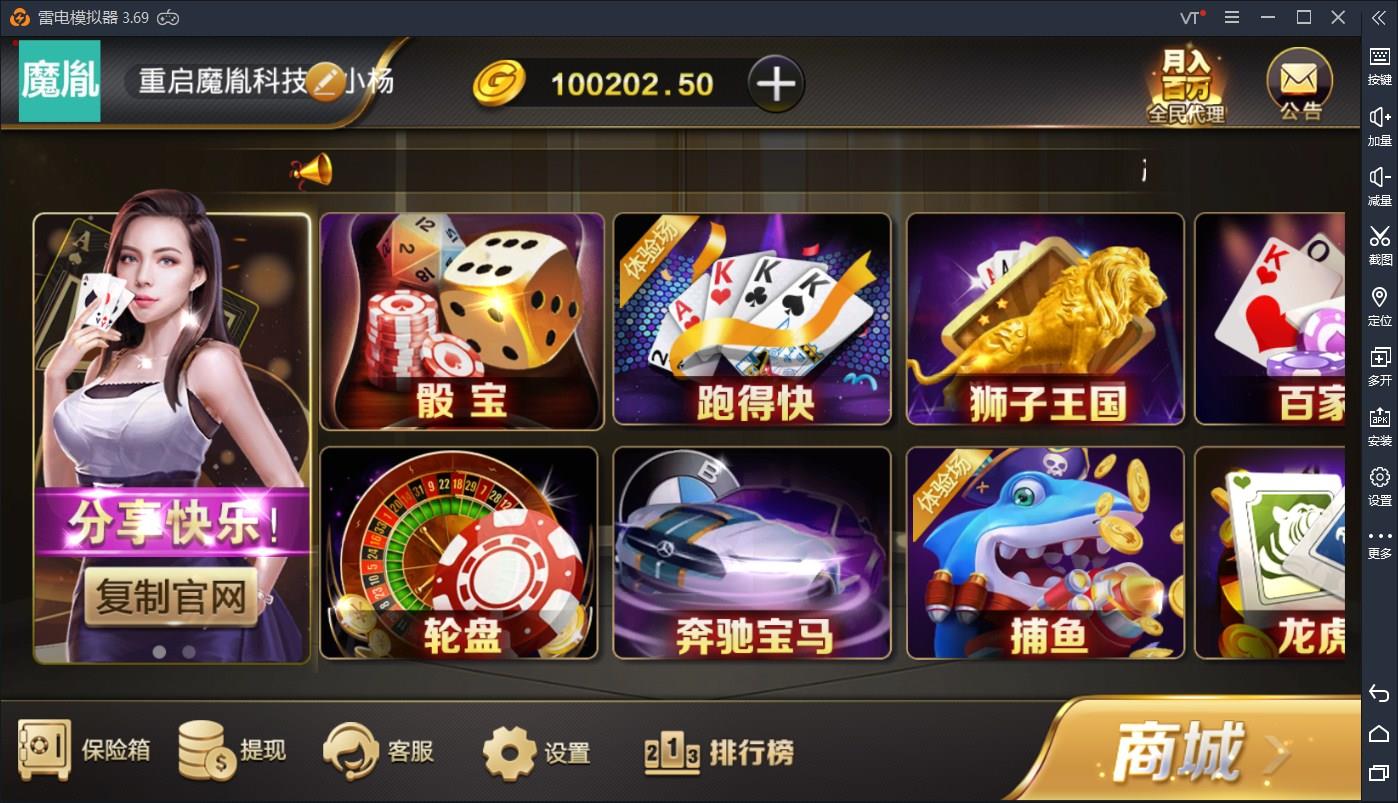Launch the 捕鱼 fishing game
The height and width of the screenshot is (803, 1398).
[1045, 553]
